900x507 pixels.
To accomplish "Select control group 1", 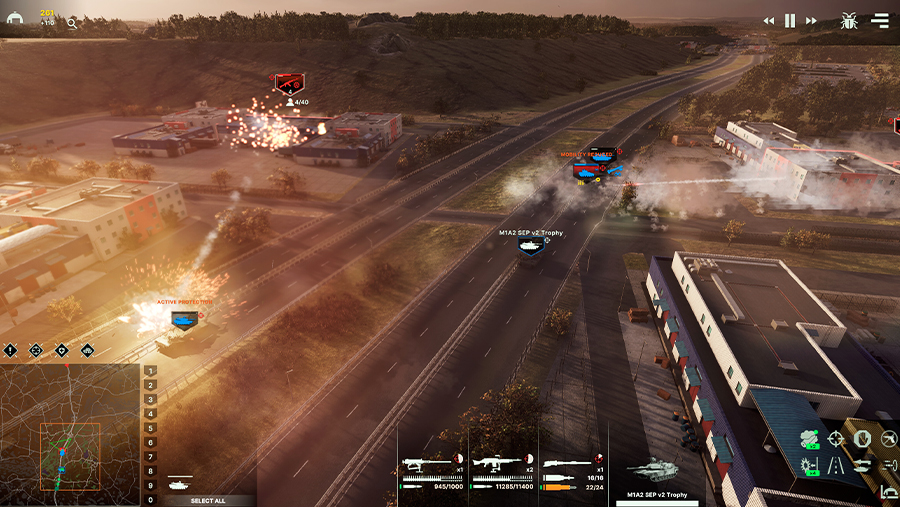I will [x=151, y=371].
